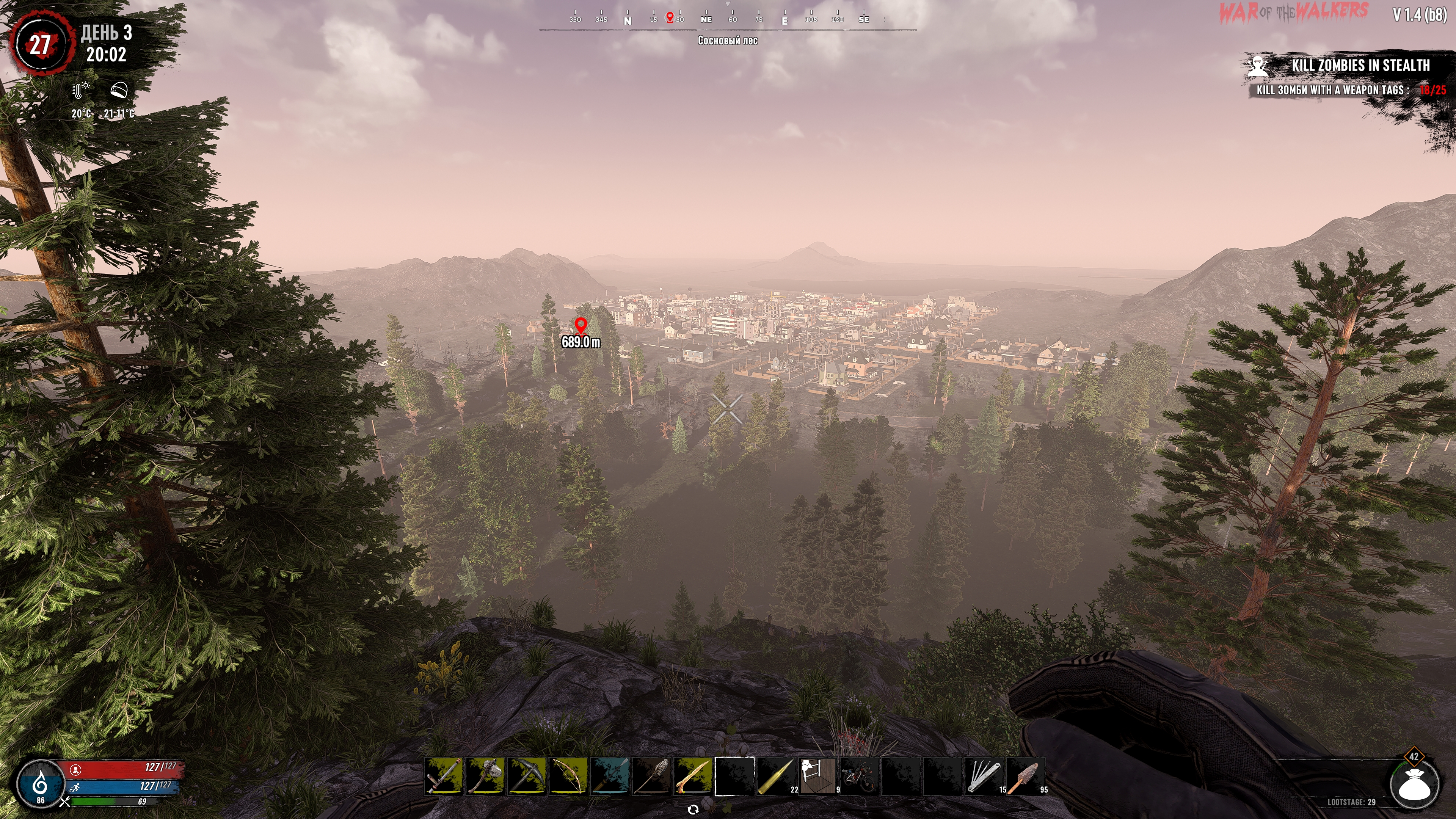
Task: Equip the stone axe from the hotbar
Action: (485, 776)
